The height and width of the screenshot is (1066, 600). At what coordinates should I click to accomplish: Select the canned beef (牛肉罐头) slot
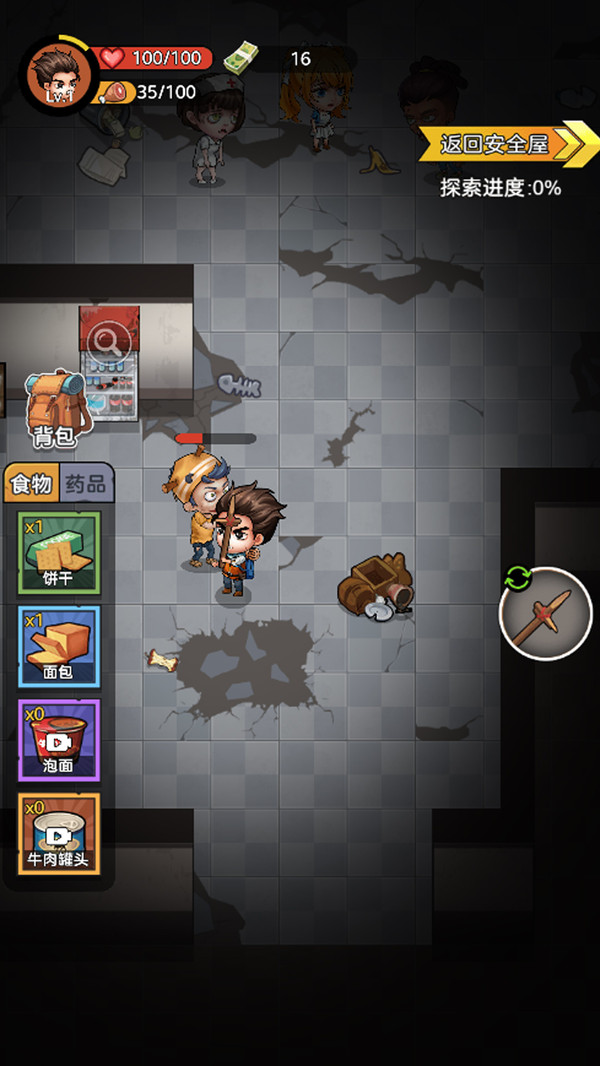[x=59, y=833]
